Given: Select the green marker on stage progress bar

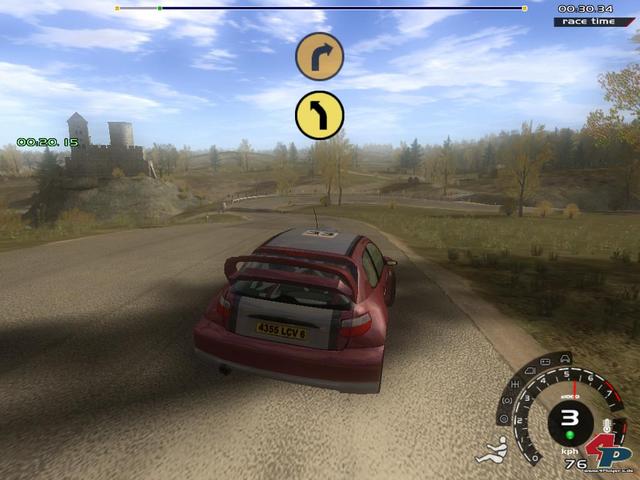Looking at the screenshot, I should [x=159, y=8].
